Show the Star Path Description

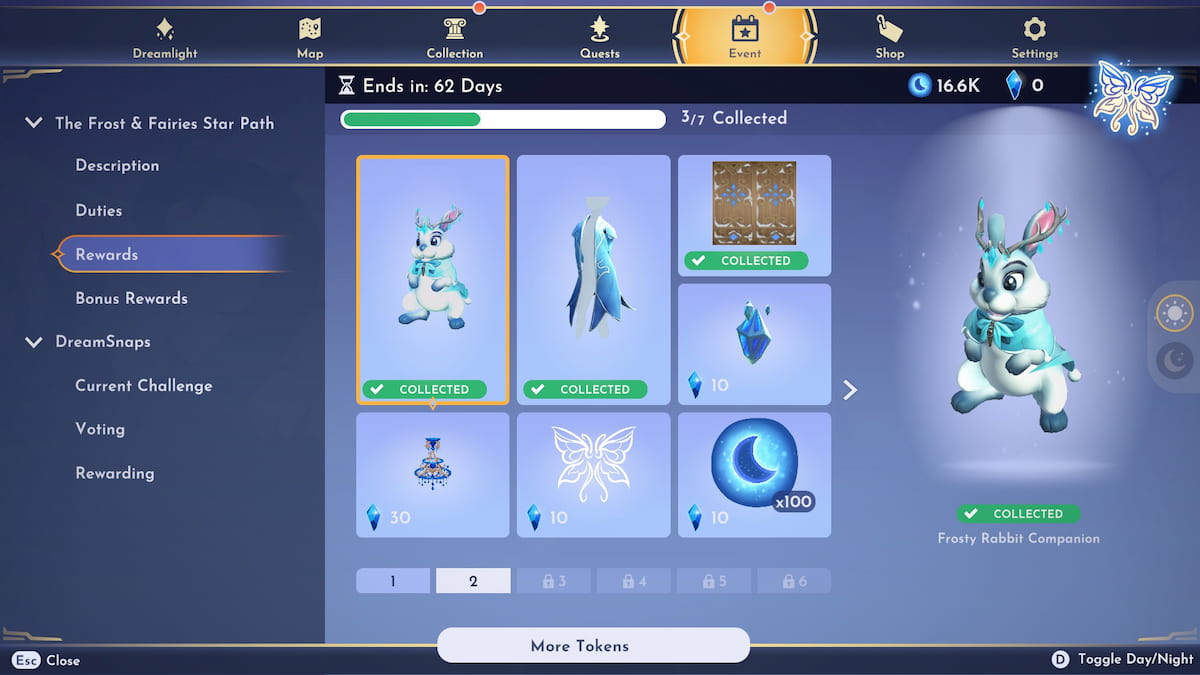click(117, 166)
